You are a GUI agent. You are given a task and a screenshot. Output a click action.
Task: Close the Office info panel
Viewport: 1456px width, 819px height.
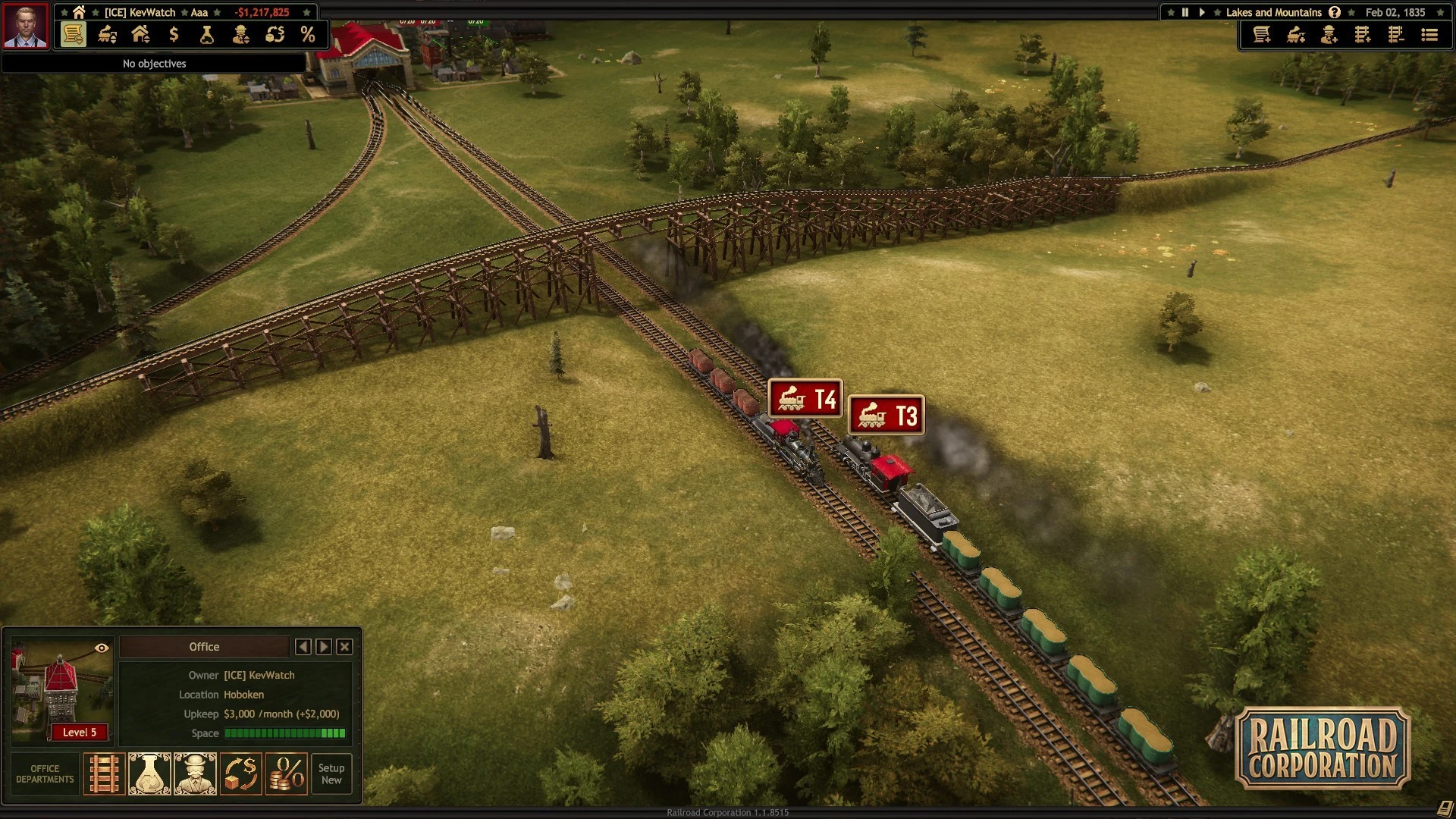click(344, 647)
